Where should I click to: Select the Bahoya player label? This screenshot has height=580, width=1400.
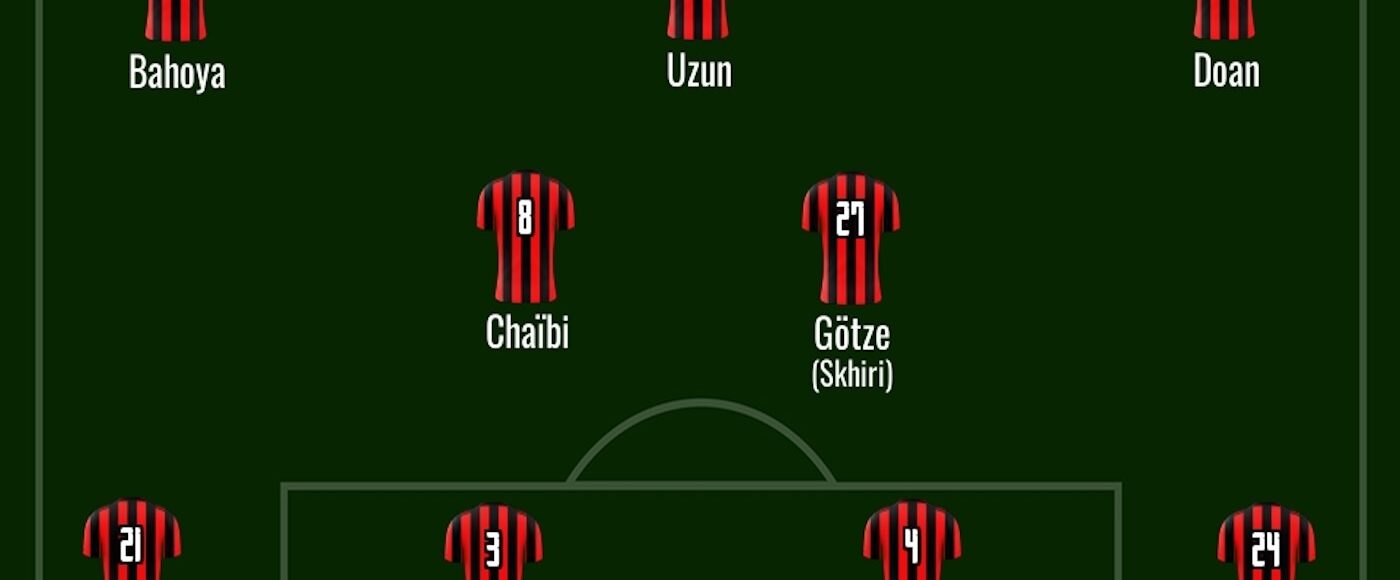[x=177, y=73]
